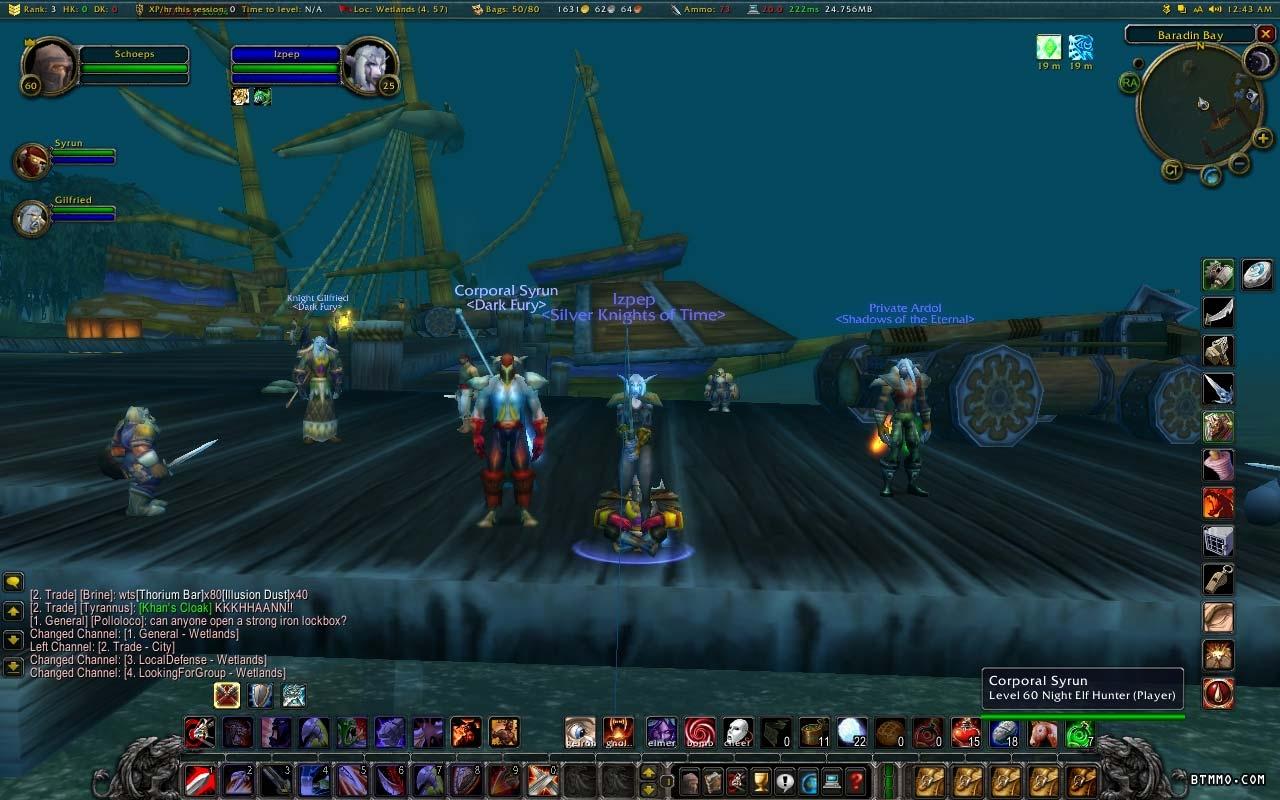Click the green gem buff icon
1280x800 pixels.
click(1048, 47)
